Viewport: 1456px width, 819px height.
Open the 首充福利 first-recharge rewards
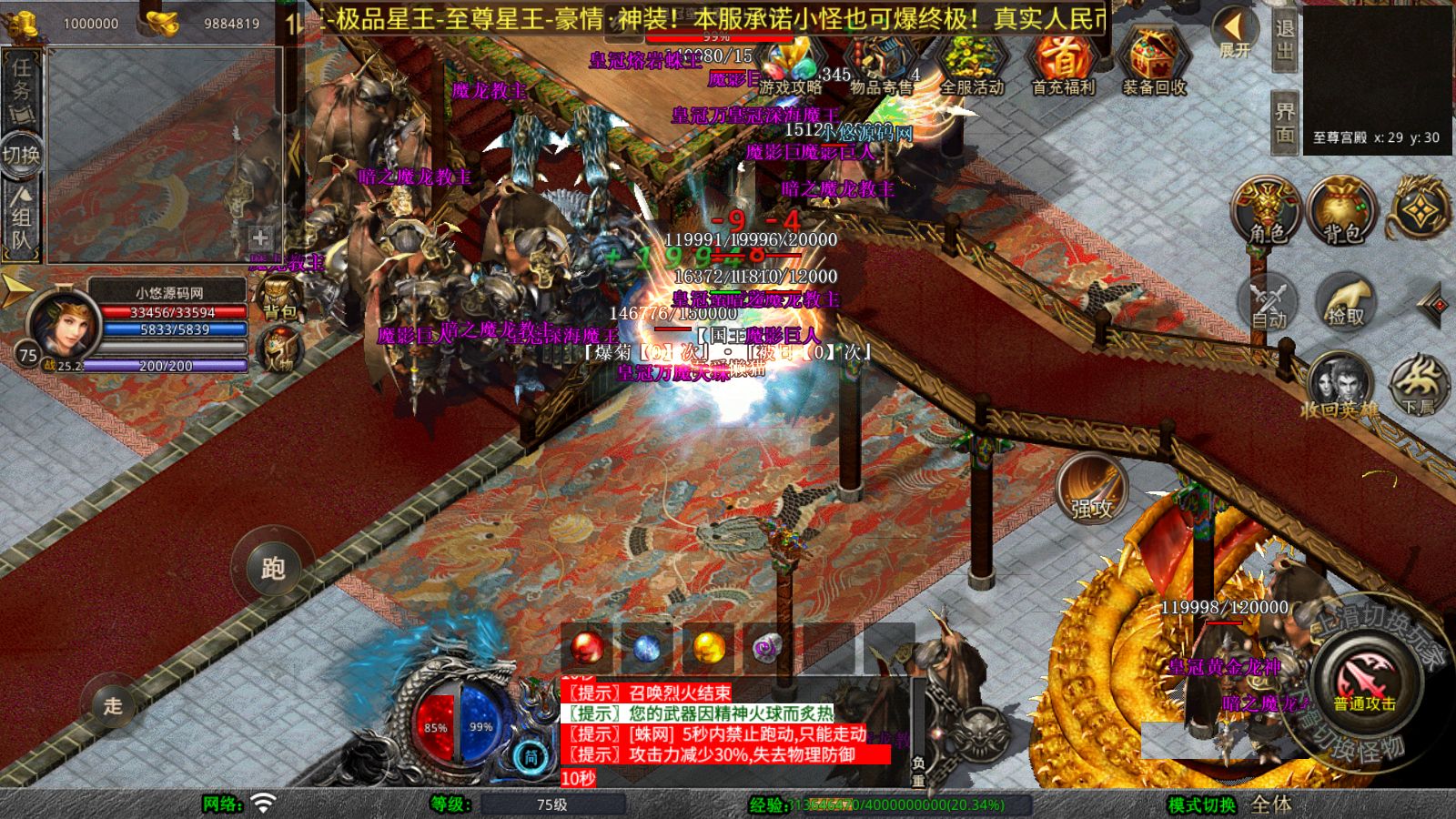tap(1063, 64)
